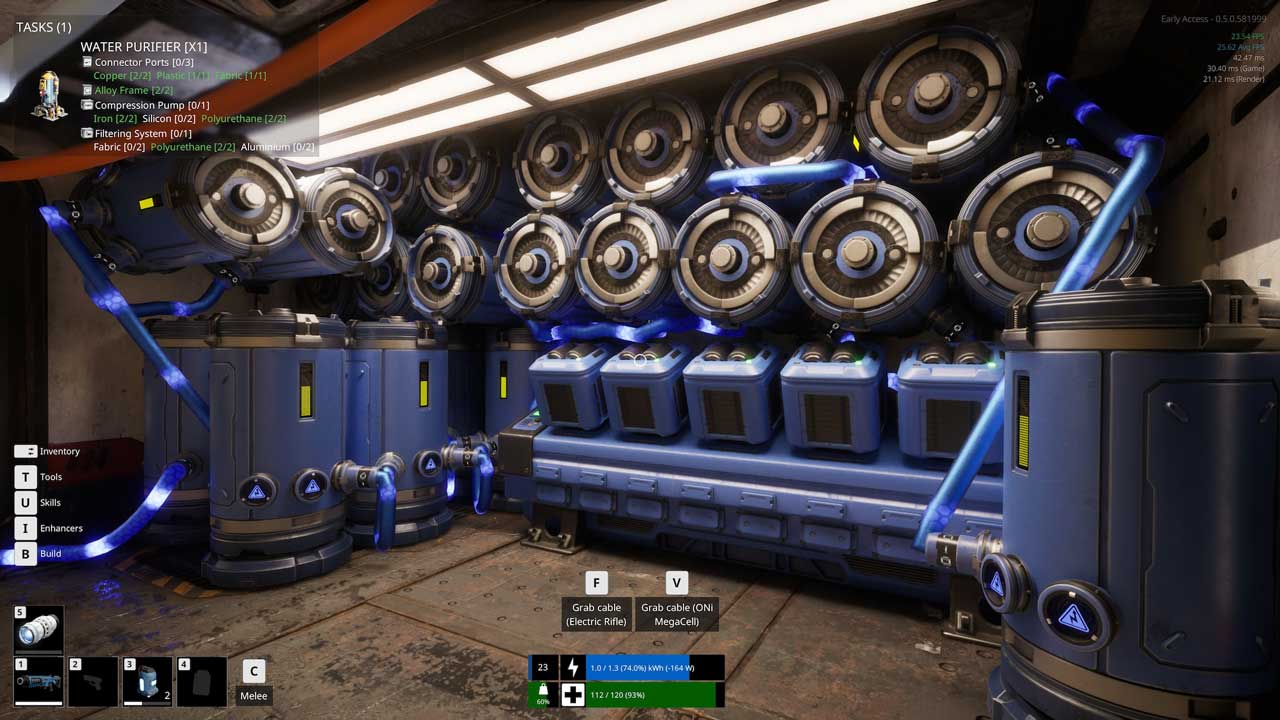Image resolution: width=1280 pixels, height=720 pixels.
Task: Open the Inventory menu label
Action: click(x=59, y=451)
